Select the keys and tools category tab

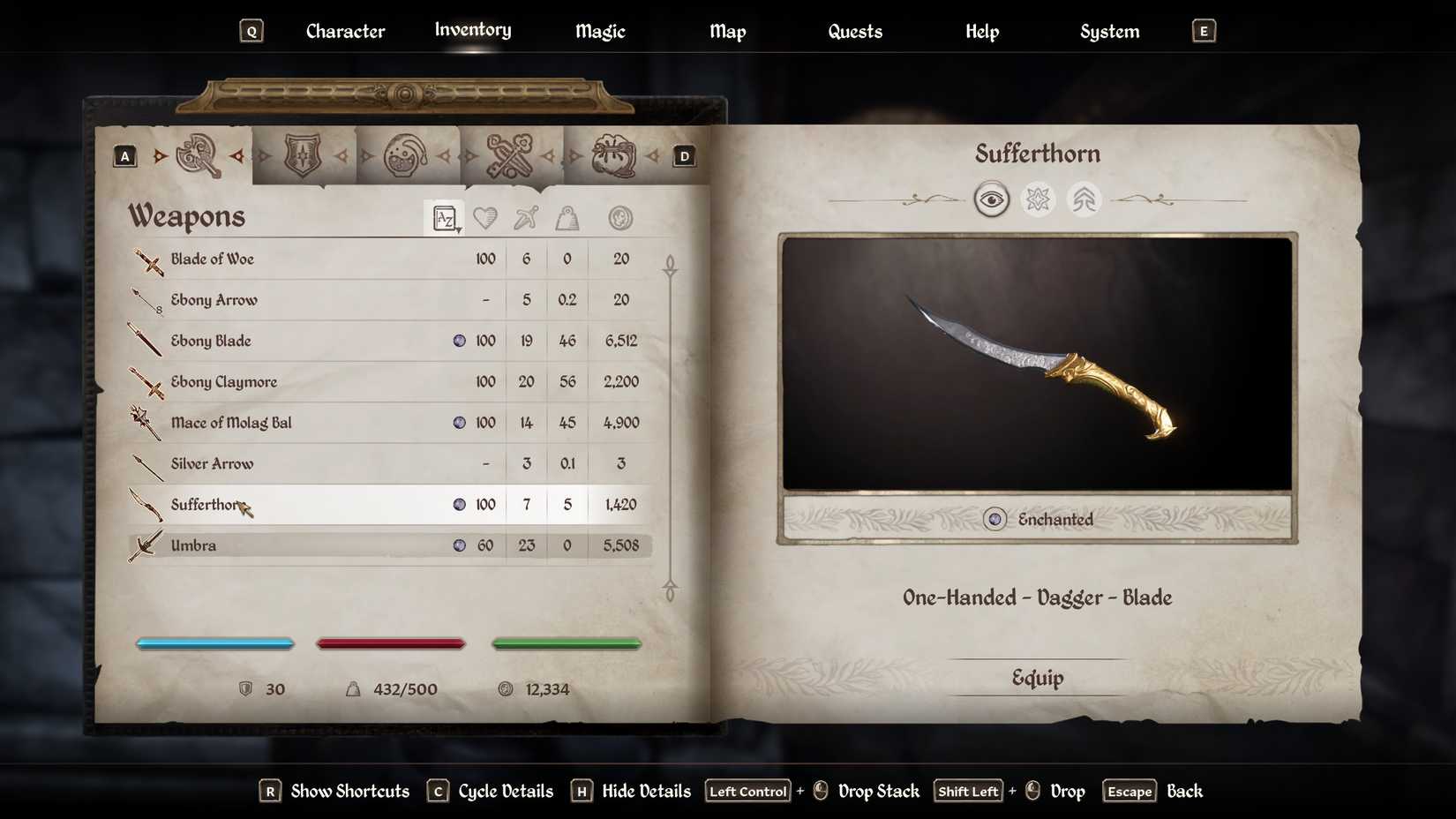click(x=513, y=154)
